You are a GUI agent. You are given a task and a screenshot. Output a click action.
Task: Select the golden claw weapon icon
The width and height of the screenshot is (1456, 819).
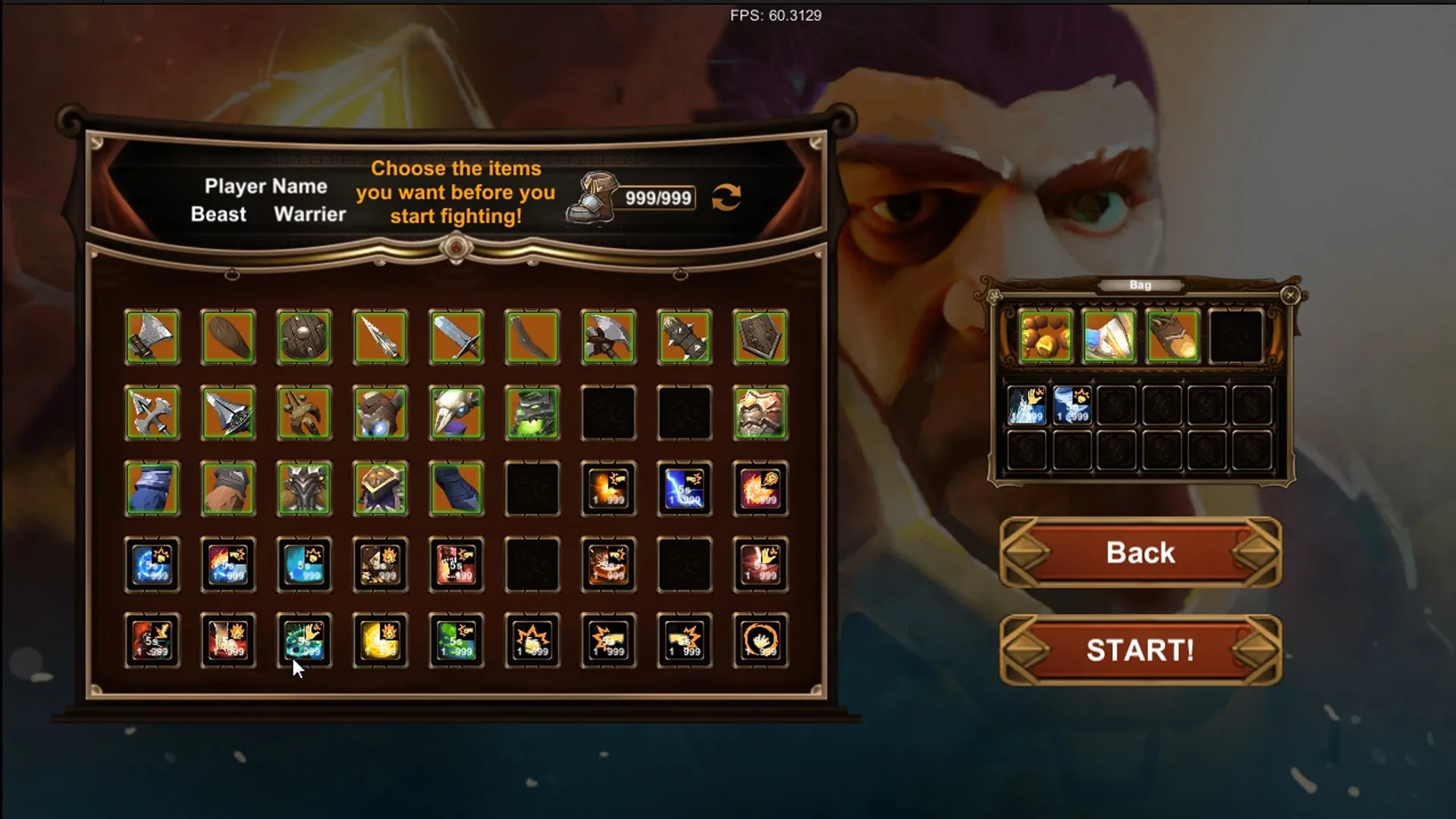(x=304, y=414)
